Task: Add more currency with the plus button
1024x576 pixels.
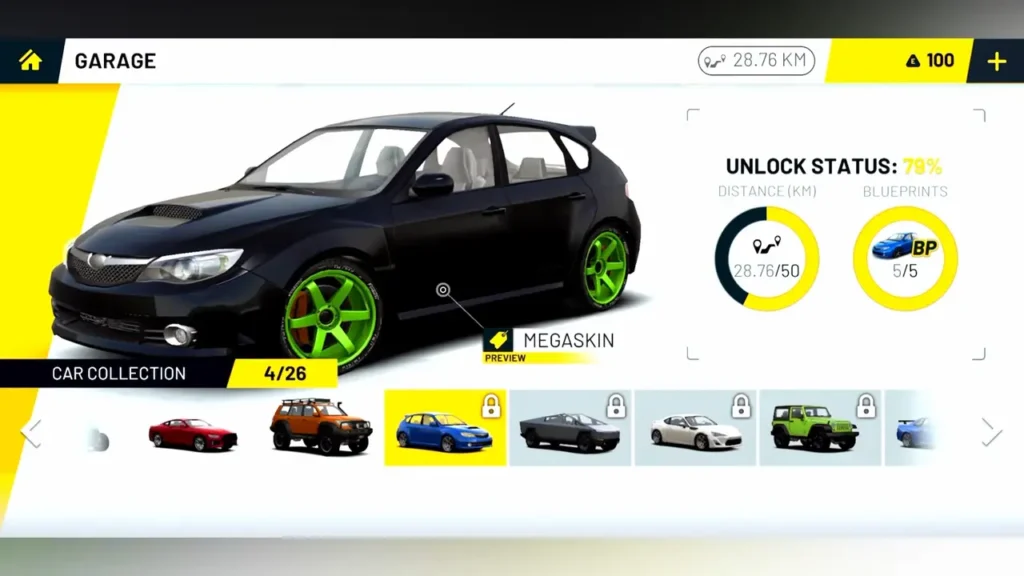Action: (996, 61)
